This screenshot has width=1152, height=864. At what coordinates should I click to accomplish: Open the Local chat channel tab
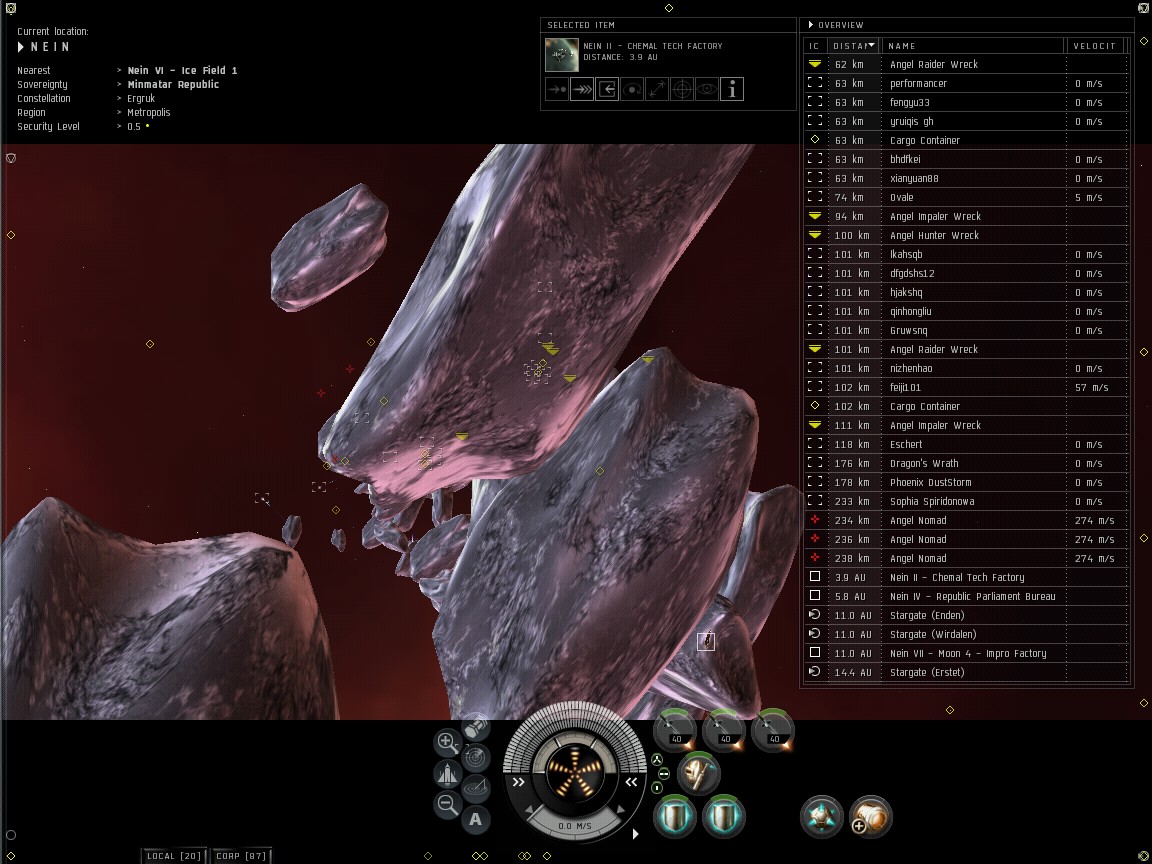click(x=174, y=856)
